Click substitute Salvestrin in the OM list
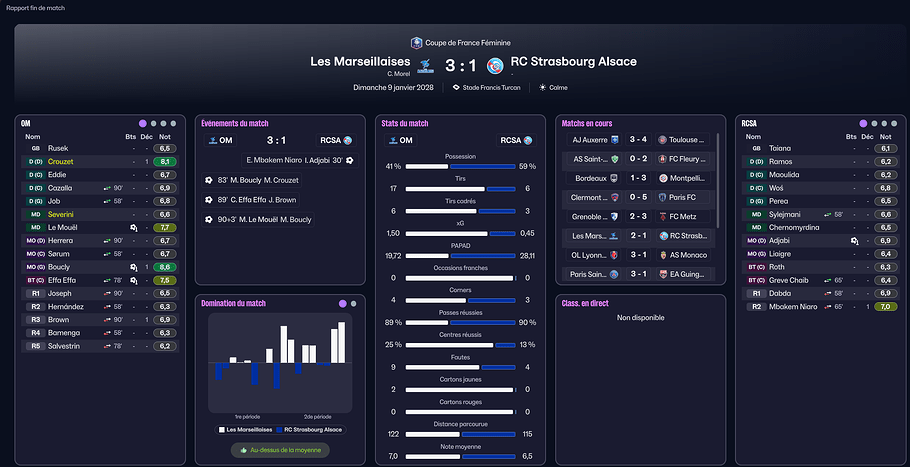The width and height of the screenshot is (910, 467). [67, 346]
